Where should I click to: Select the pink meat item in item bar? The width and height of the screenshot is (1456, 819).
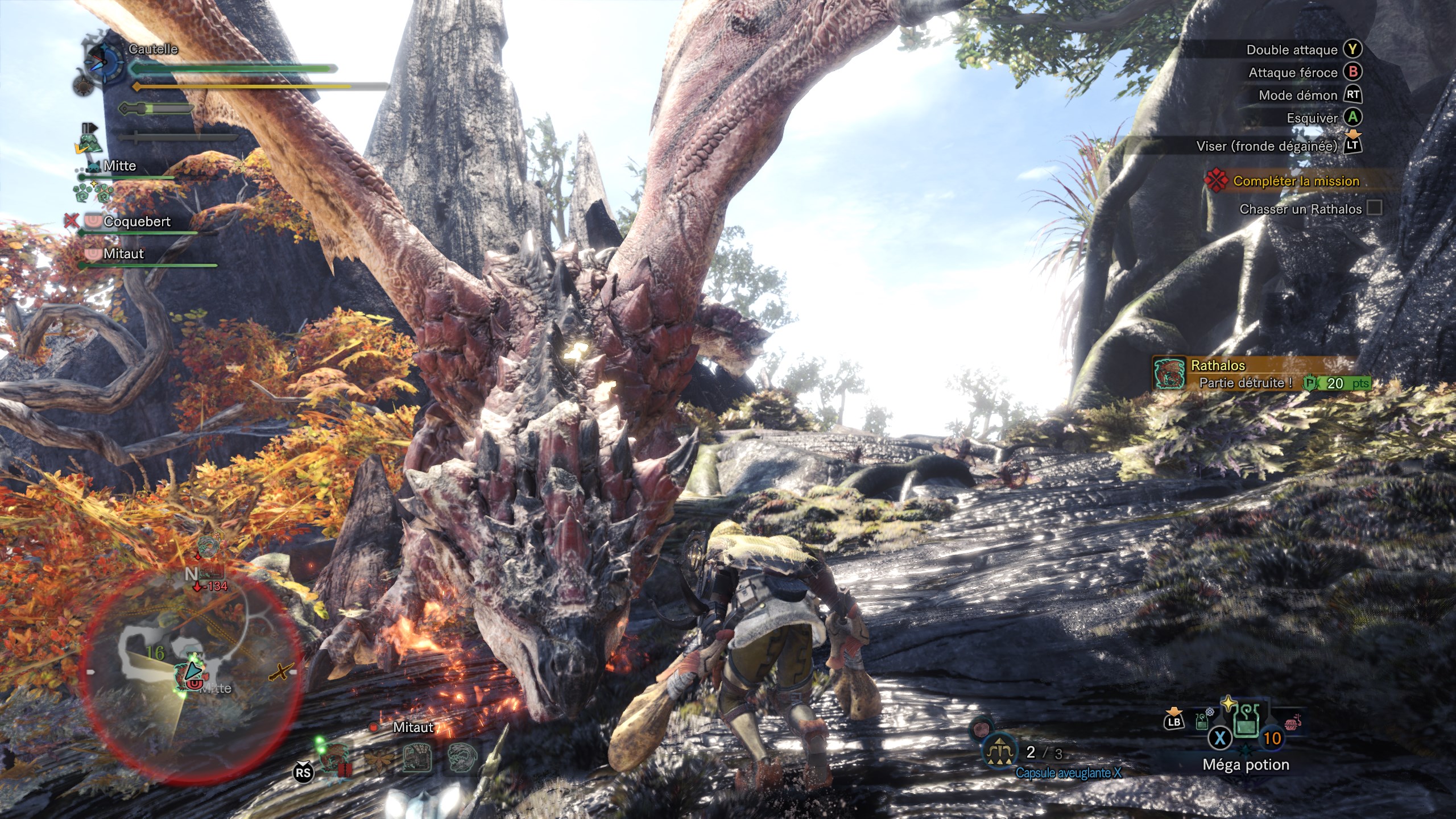[x=1291, y=723]
